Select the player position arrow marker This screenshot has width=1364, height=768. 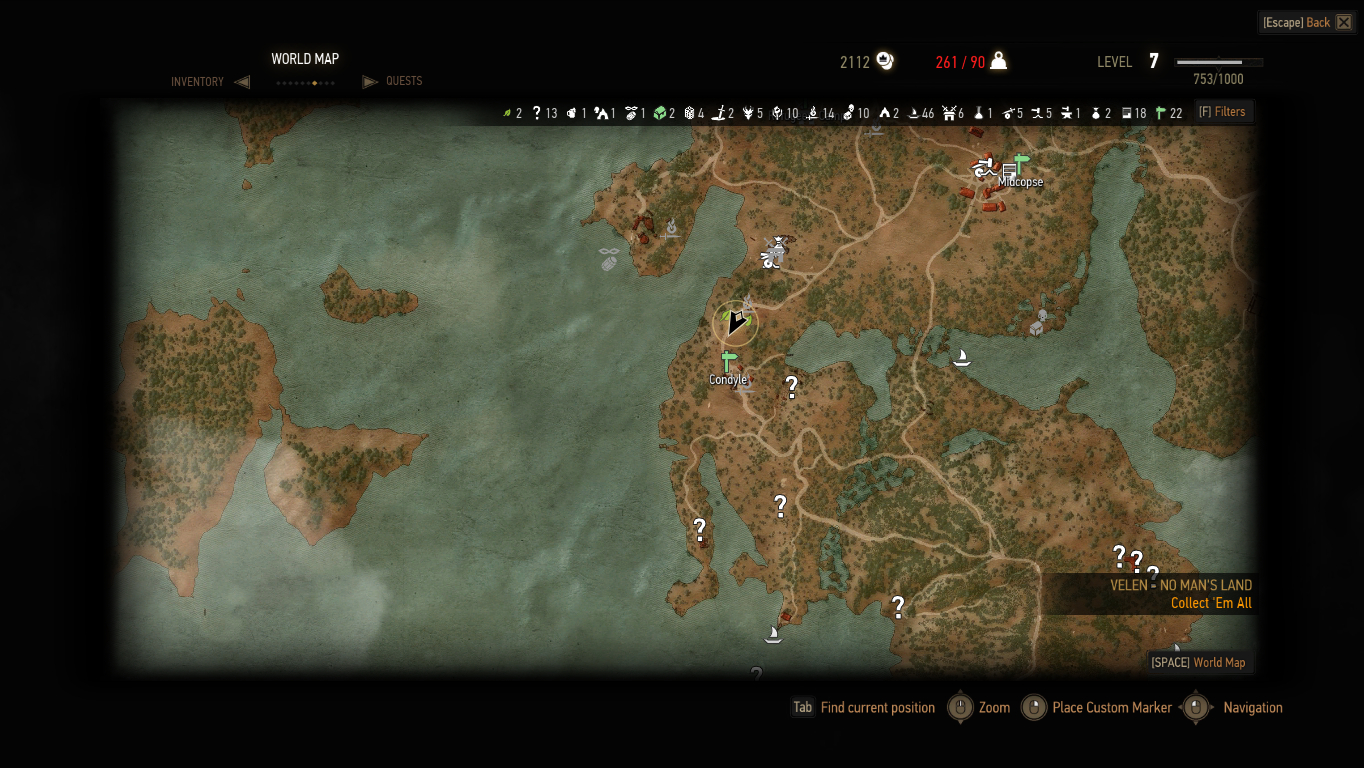736,322
